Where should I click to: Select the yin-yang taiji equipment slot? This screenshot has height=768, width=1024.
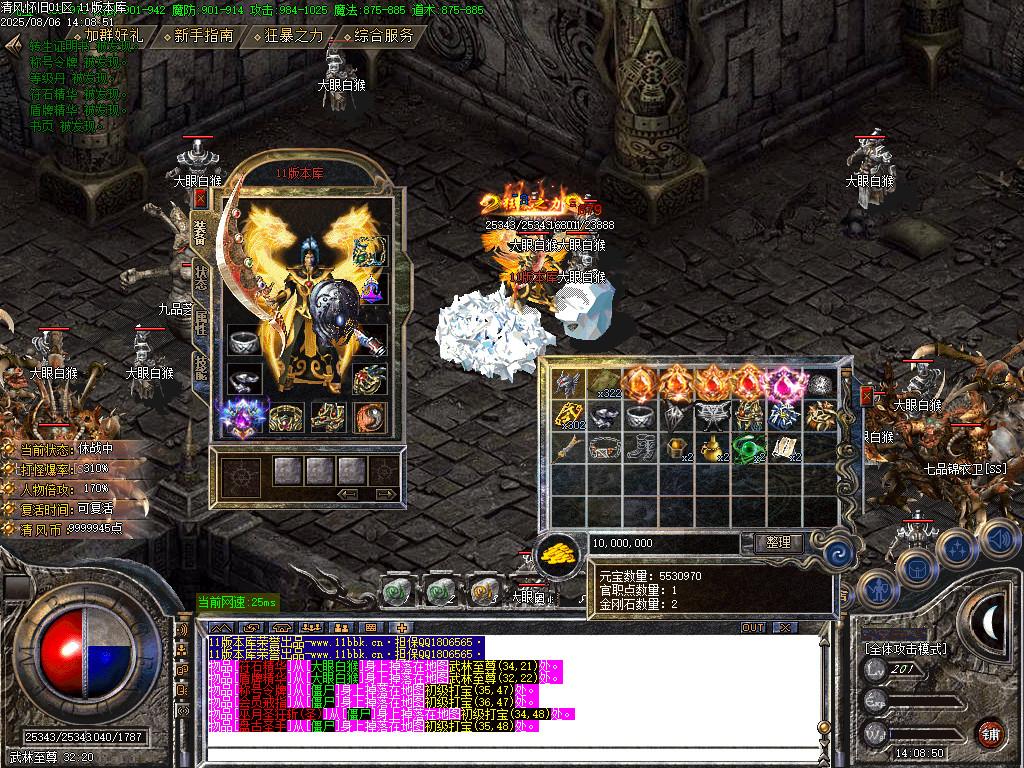click(369, 416)
